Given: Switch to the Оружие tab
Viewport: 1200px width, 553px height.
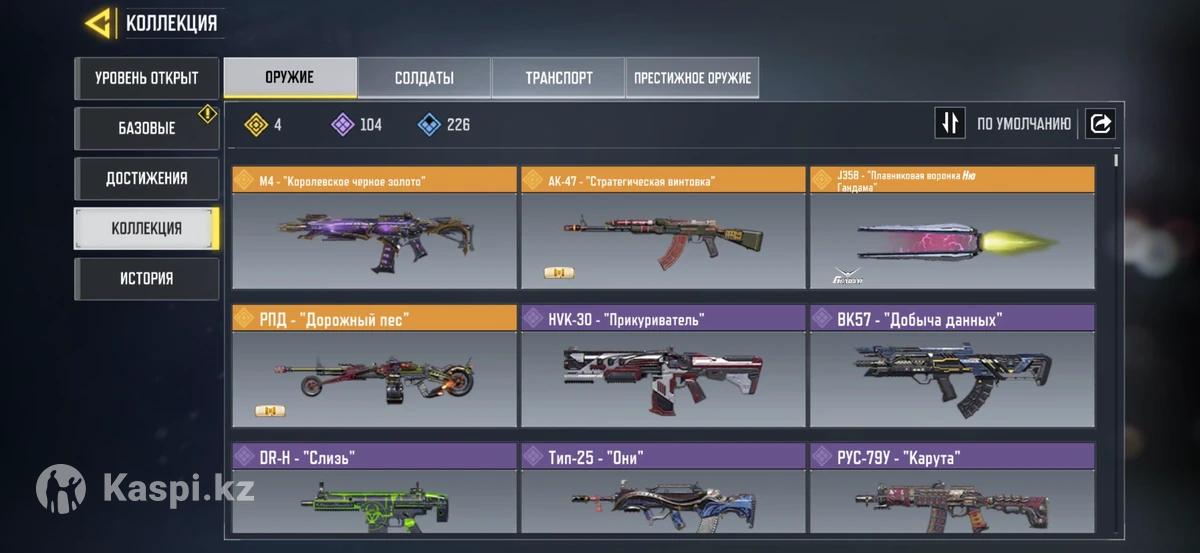Looking at the screenshot, I should click(290, 78).
